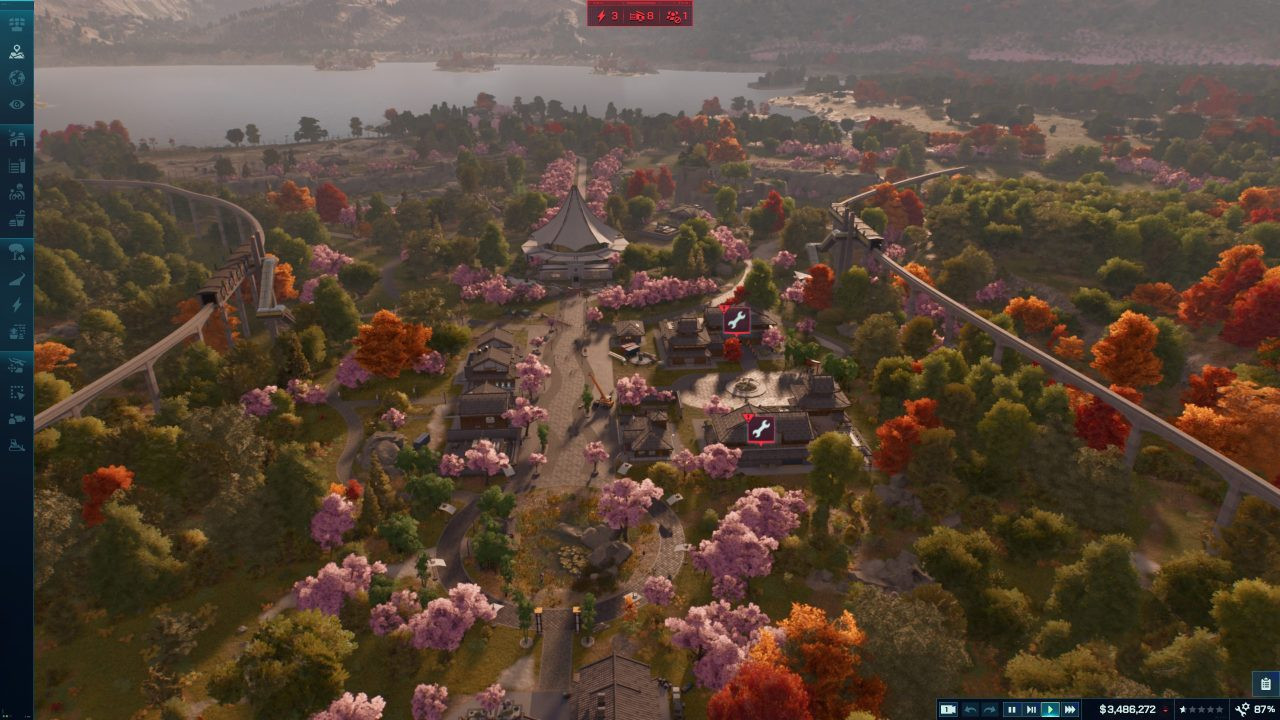Click the power alert showing 3
Image resolution: width=1280 pixels, height=720 pixels.
tap(608, 15)
